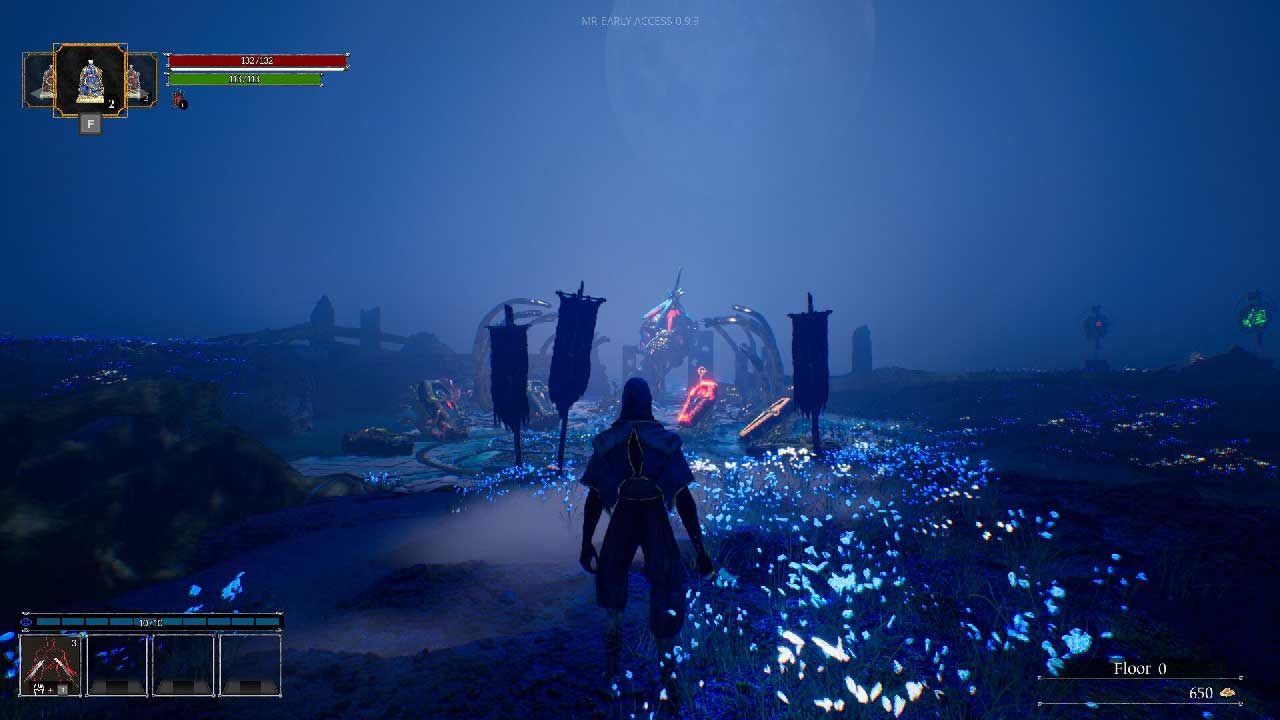Click the red status buff icon
The image size is (1280, 720).
pyautogui.click(x=179, y=99)
